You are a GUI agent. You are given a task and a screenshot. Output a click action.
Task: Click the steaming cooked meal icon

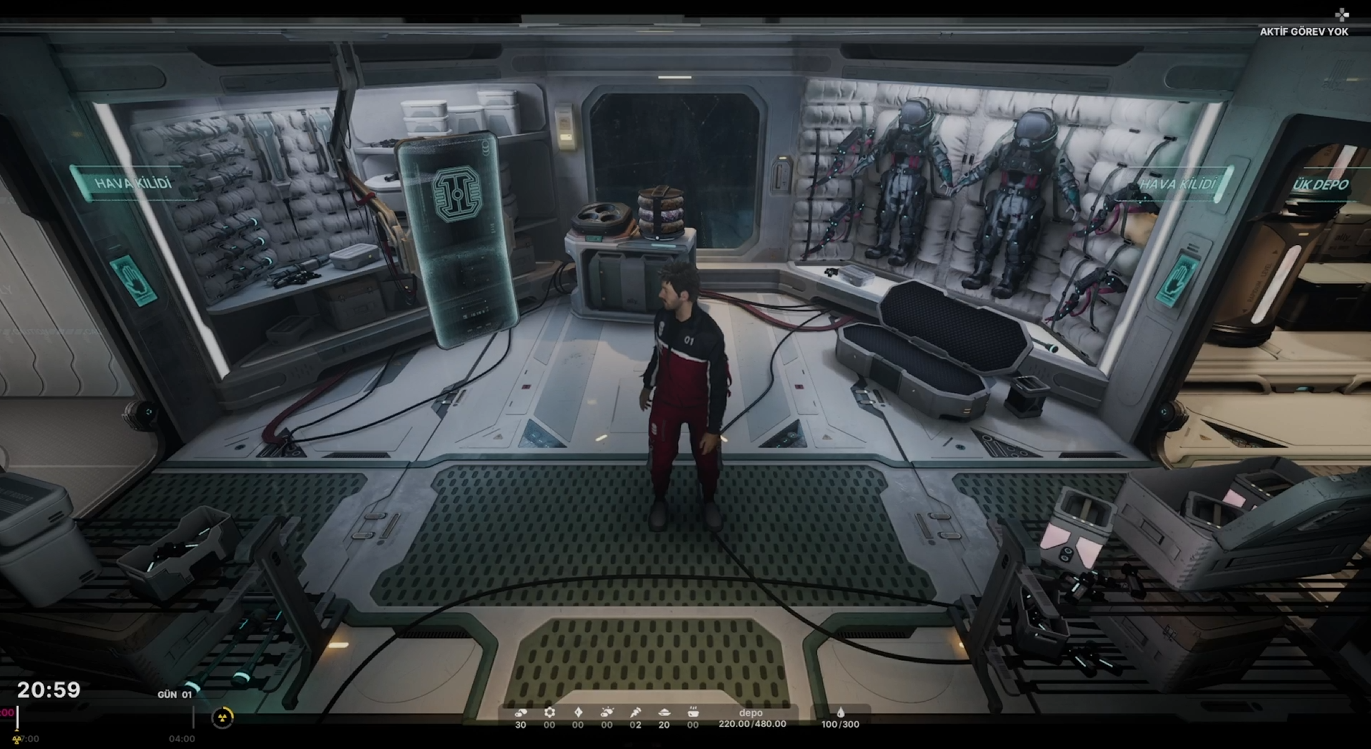[x=692, y=713]
